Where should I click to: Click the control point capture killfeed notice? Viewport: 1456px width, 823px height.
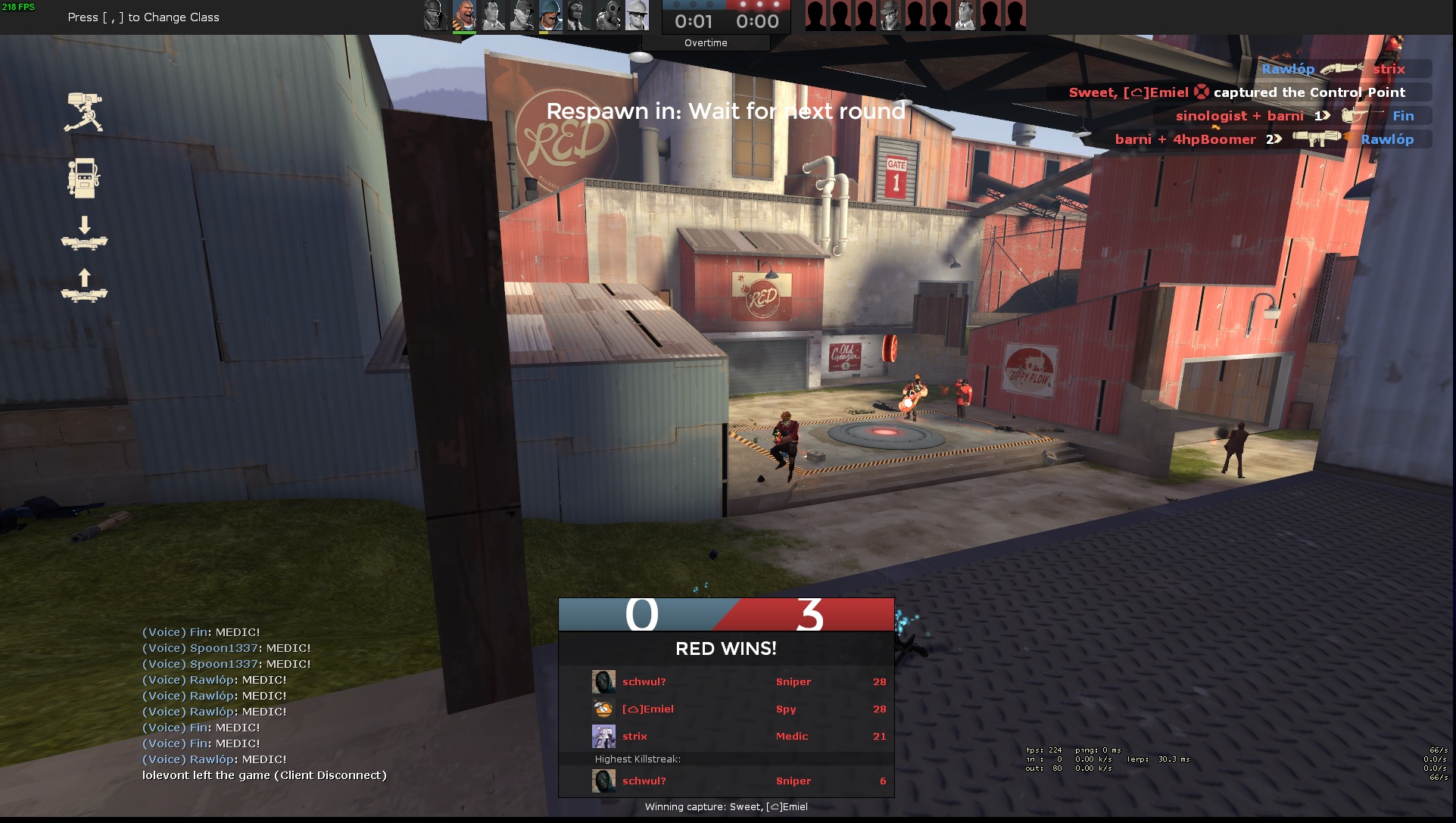pos(1237,92)
